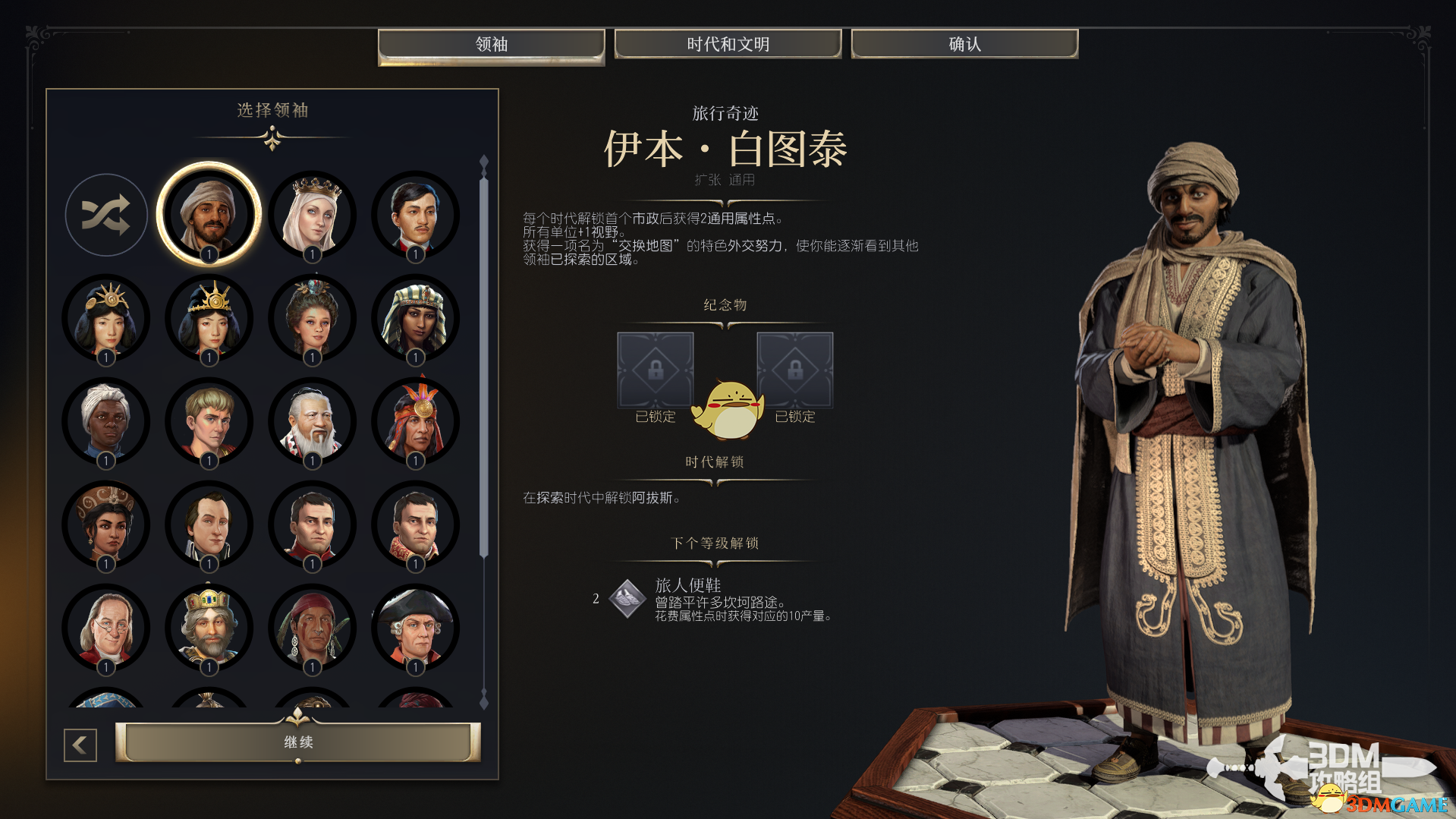
Task: Pick the red feathered headdress leader
Action: pyautogui.click(x=415, y=421)
